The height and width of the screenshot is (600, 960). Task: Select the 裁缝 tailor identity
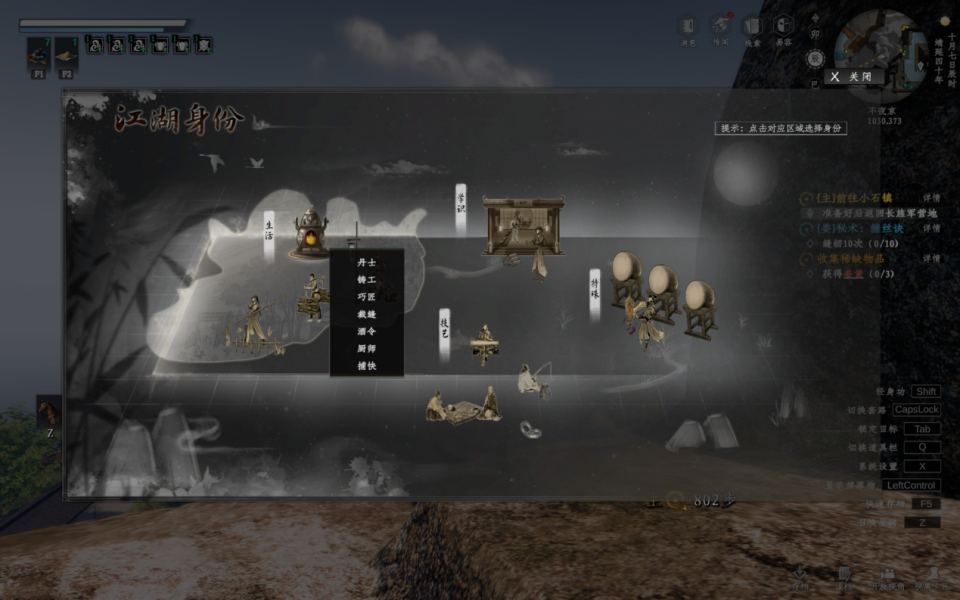pos(366,314)
